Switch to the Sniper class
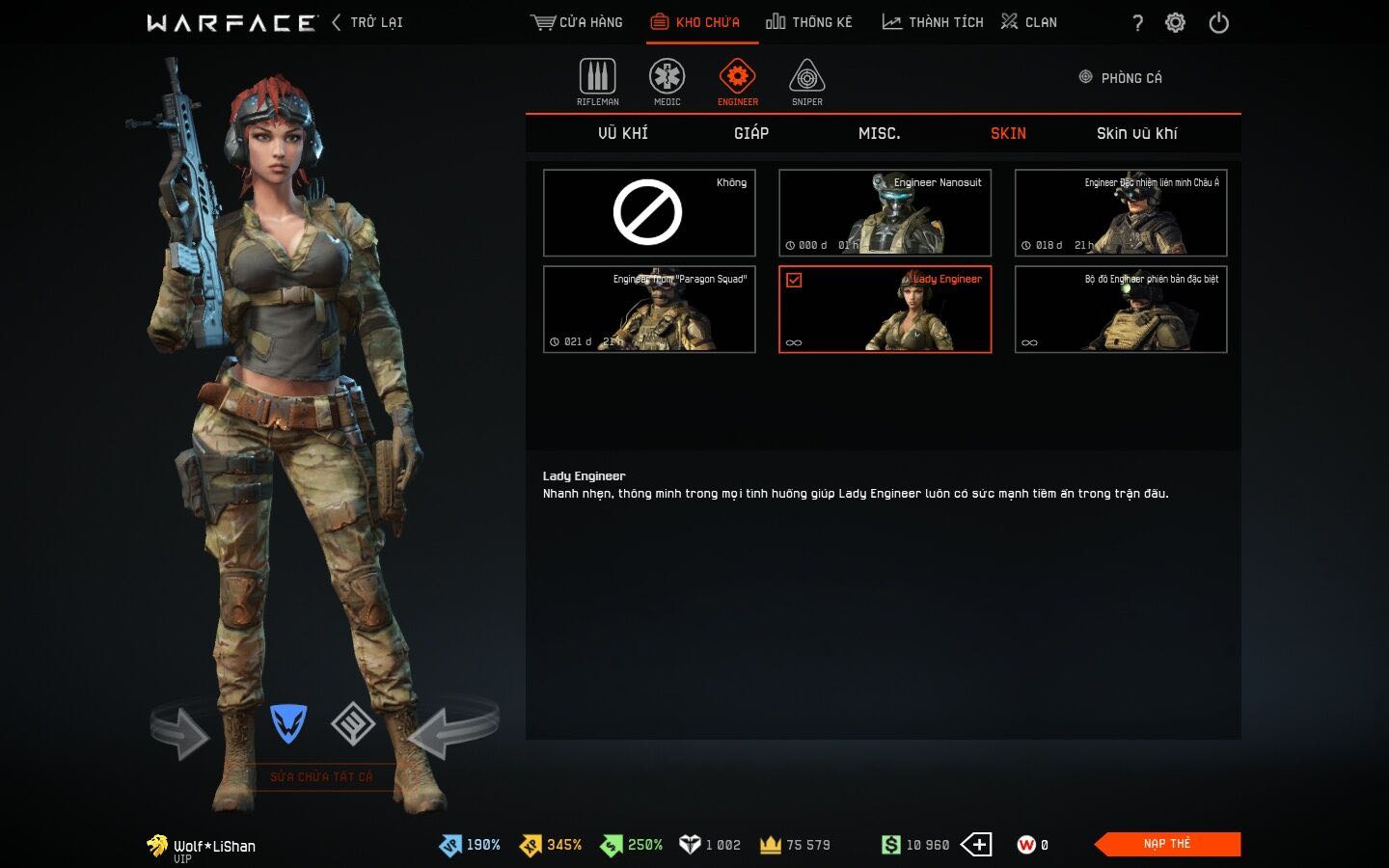The image size is (1389, 868). [x=807, y=81]
